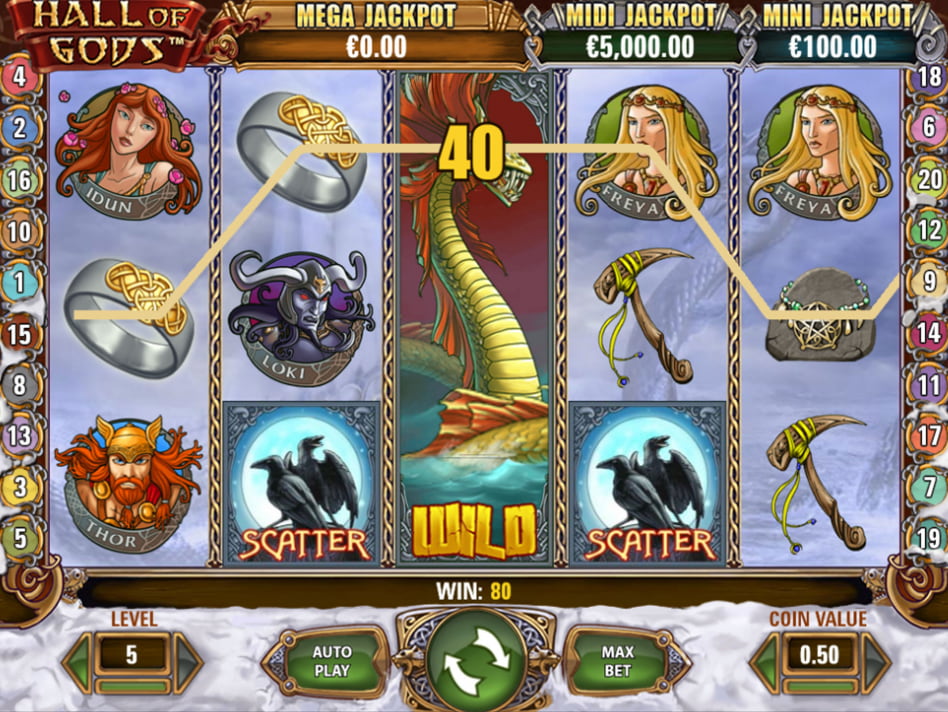Increase the bet level with right arrow
The image size is (948, 712).
tap(187, 661)
